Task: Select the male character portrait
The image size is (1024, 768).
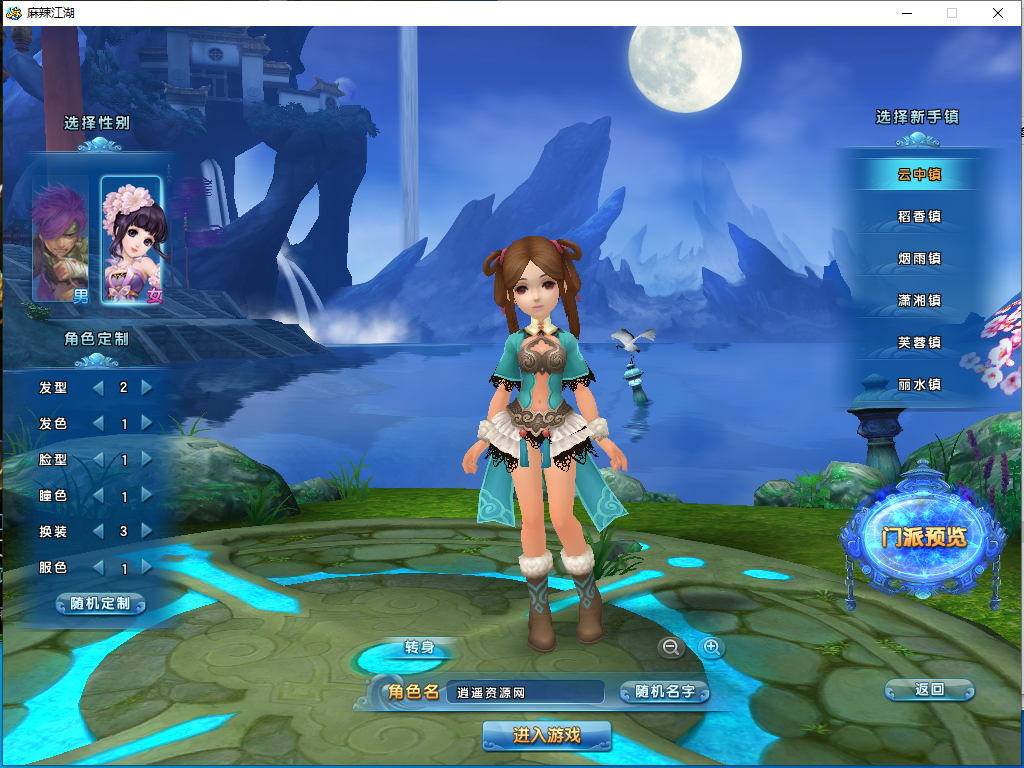Action: tap(64, 240)
